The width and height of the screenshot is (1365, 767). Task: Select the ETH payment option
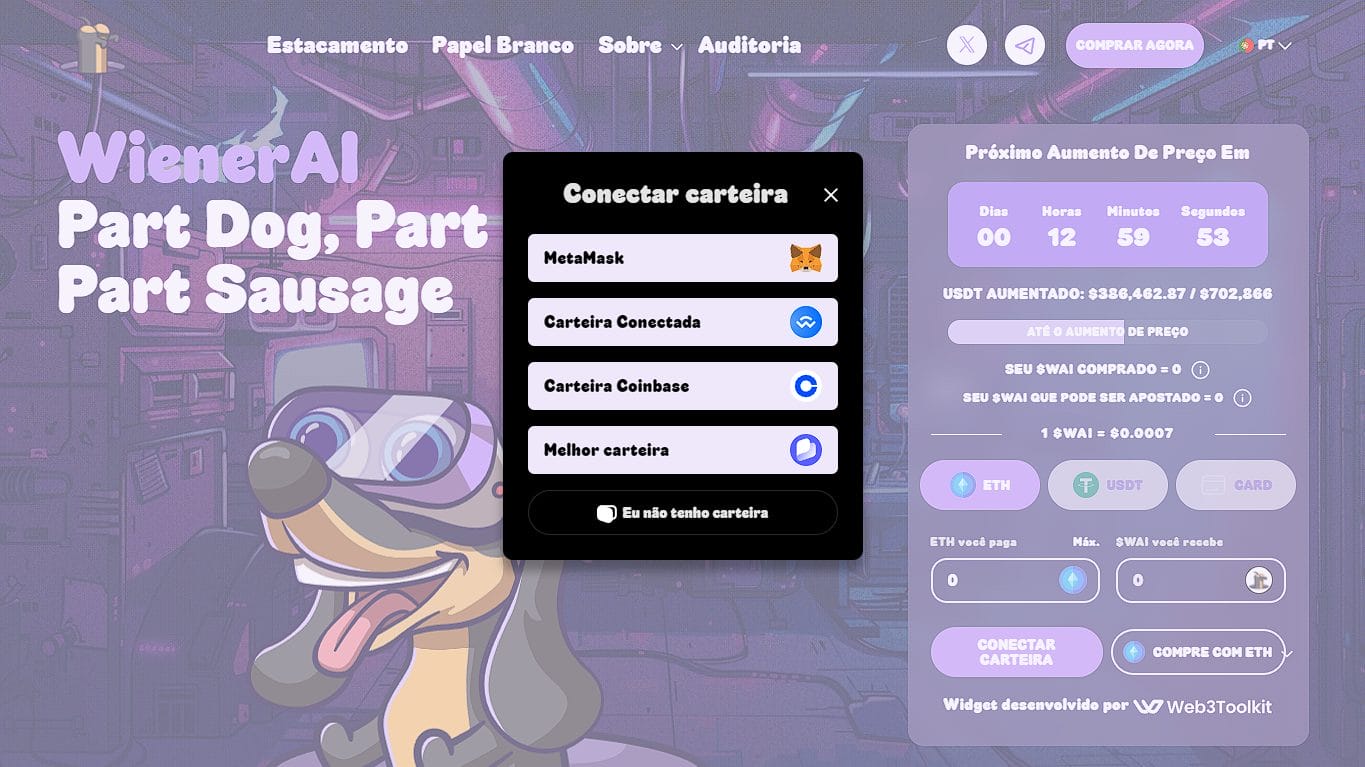point(979,485)
